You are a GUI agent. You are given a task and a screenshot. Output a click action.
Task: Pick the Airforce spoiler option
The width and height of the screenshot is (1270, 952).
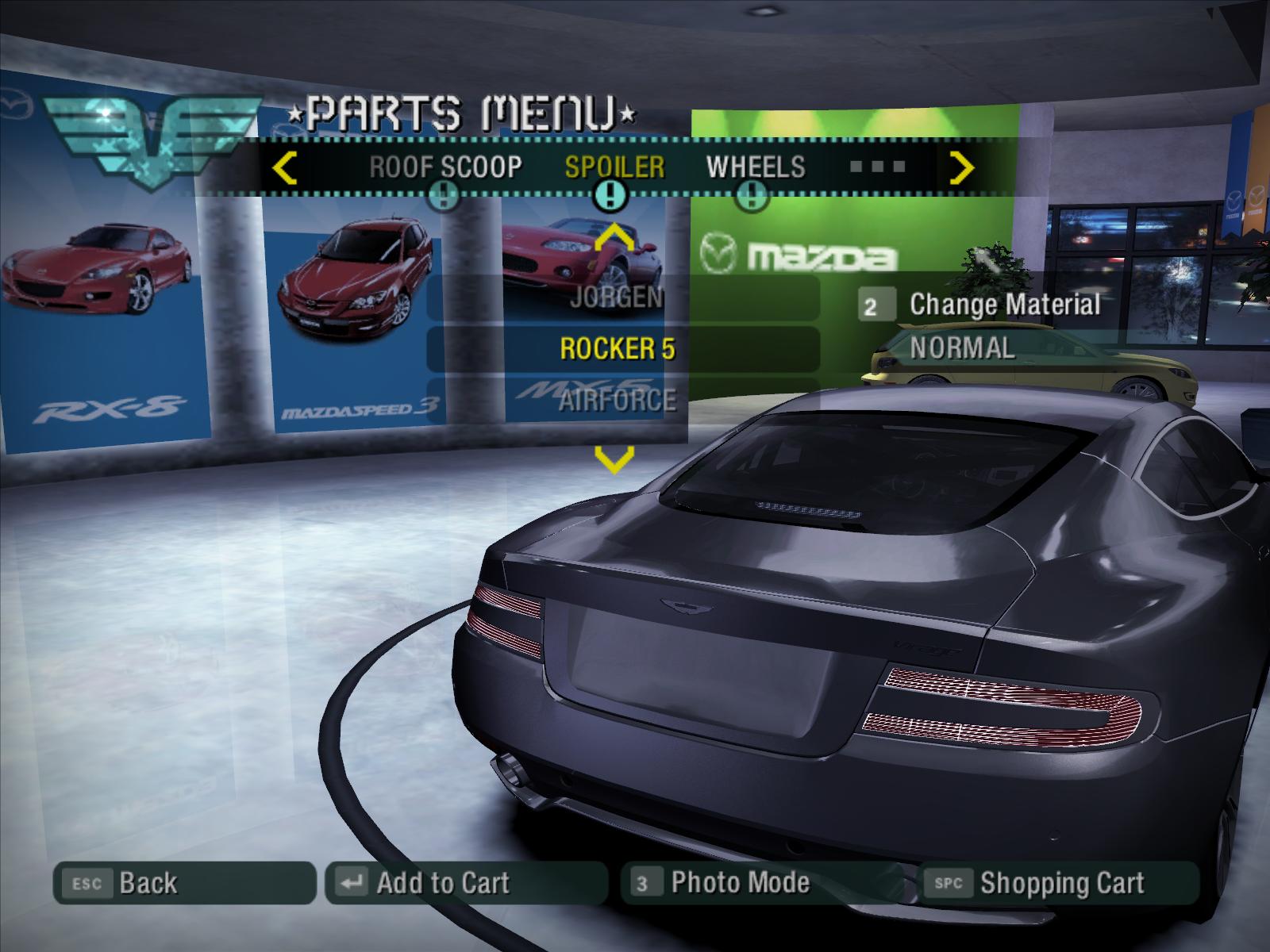(618, 399)
